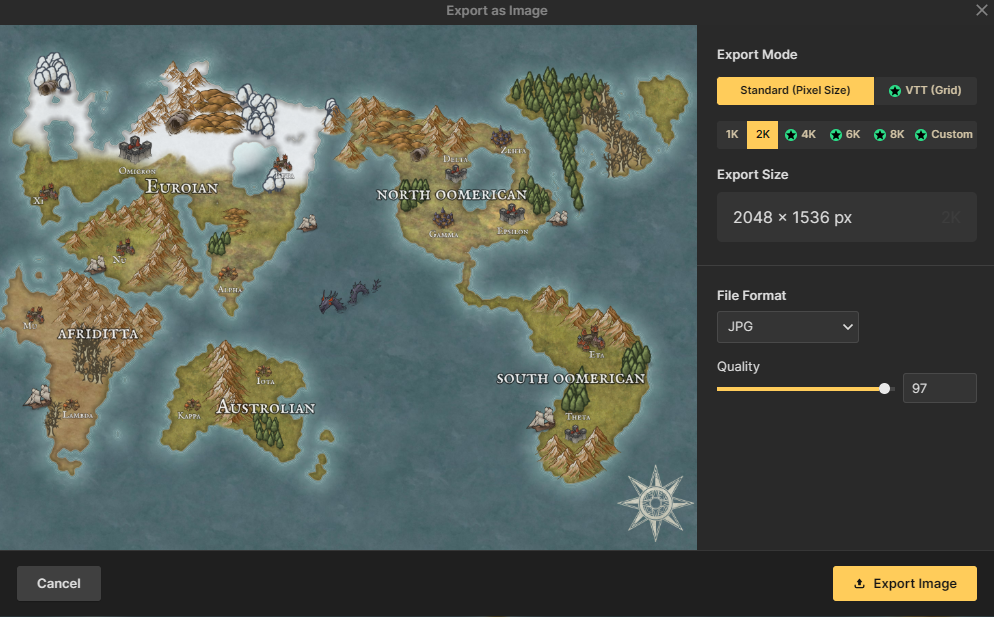The height and width of the screenshot is (617, 994).
Task: Click the Quality slider handle
Action: tap(885, 388)
